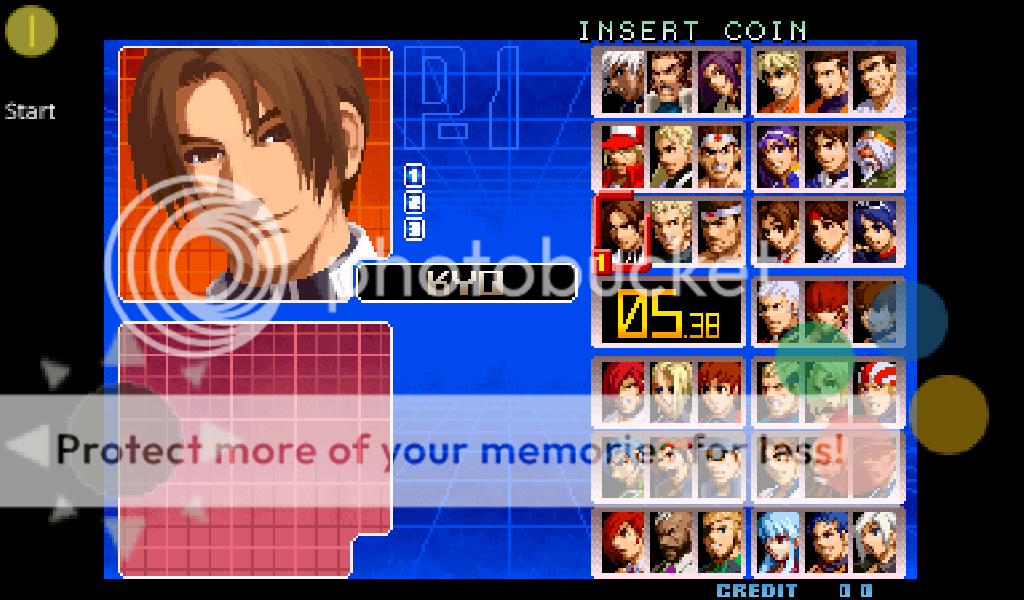Choose Ryo, the blond karate fighter
This screenshot has height=600, width=1024.
click(x=779, y=81)
